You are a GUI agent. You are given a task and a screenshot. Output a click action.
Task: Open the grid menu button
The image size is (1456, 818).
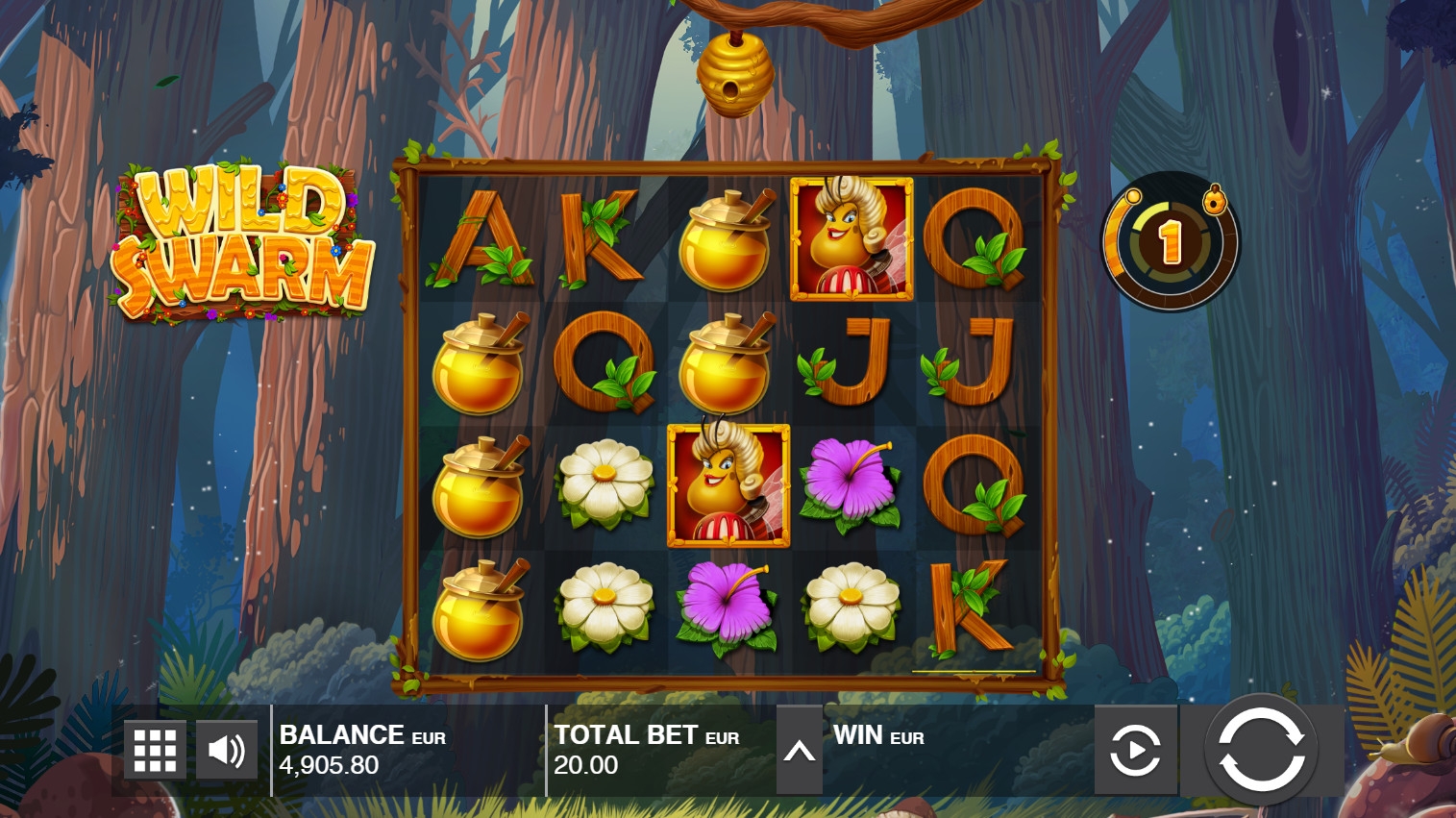click(155, 750)
